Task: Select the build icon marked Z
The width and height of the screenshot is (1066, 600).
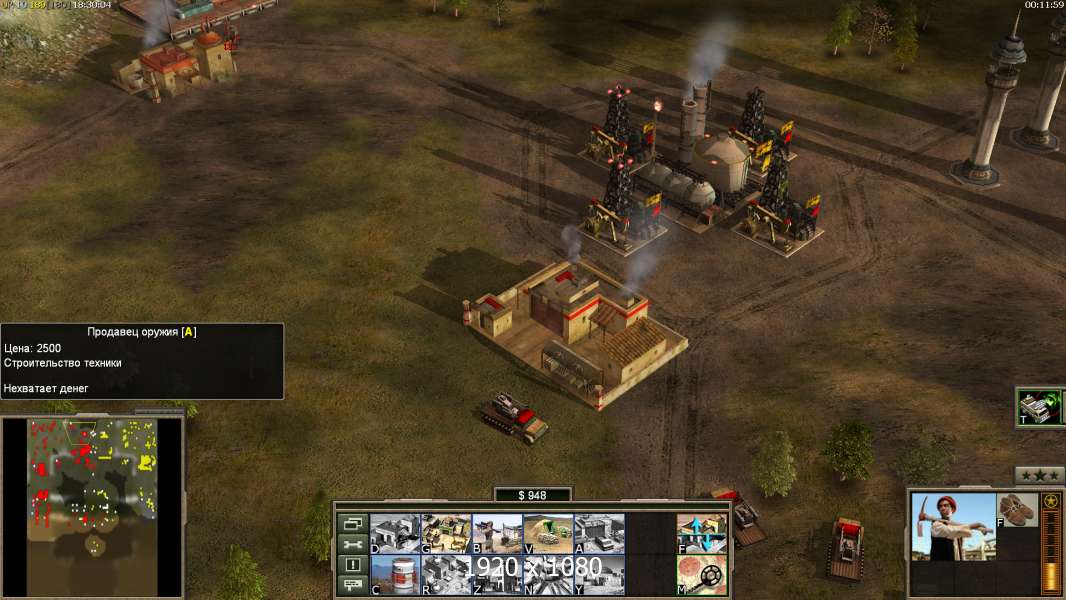Action: click(x=497, y=574)
